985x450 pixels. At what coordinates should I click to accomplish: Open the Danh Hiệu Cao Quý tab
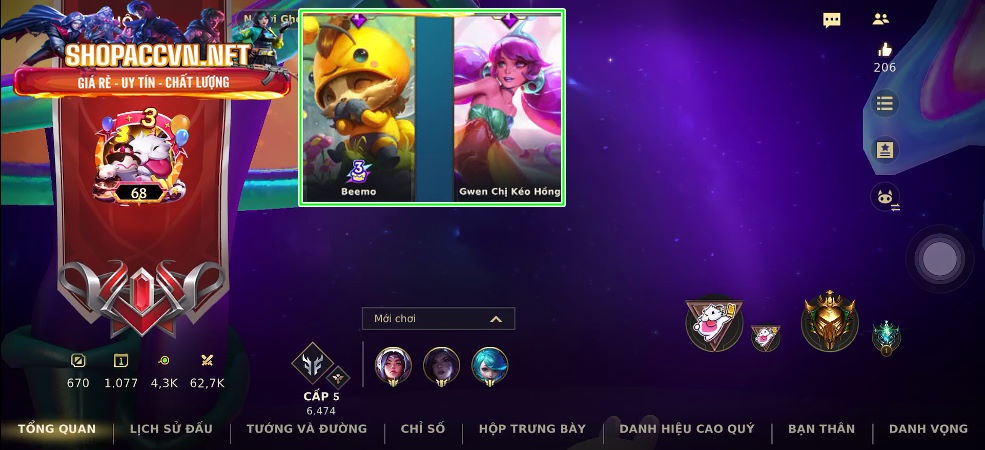(x=686, y=429)
